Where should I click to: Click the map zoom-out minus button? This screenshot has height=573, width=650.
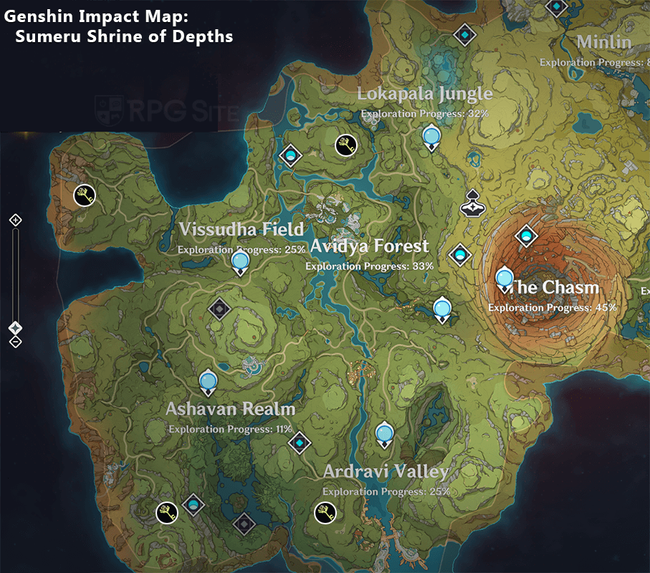pyautogui.click(x=15, y=342)
